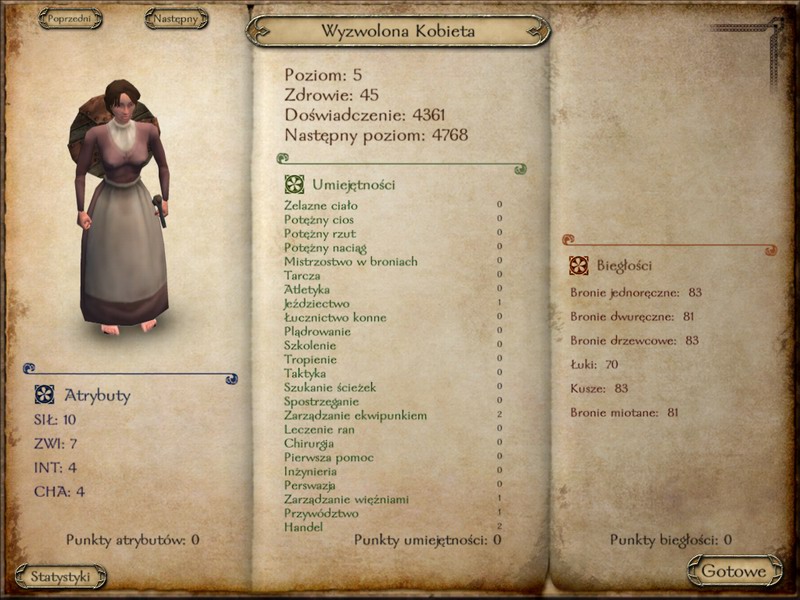Select the Handel skill row
The width and height of the screenshot is (800, 600).
303,526
